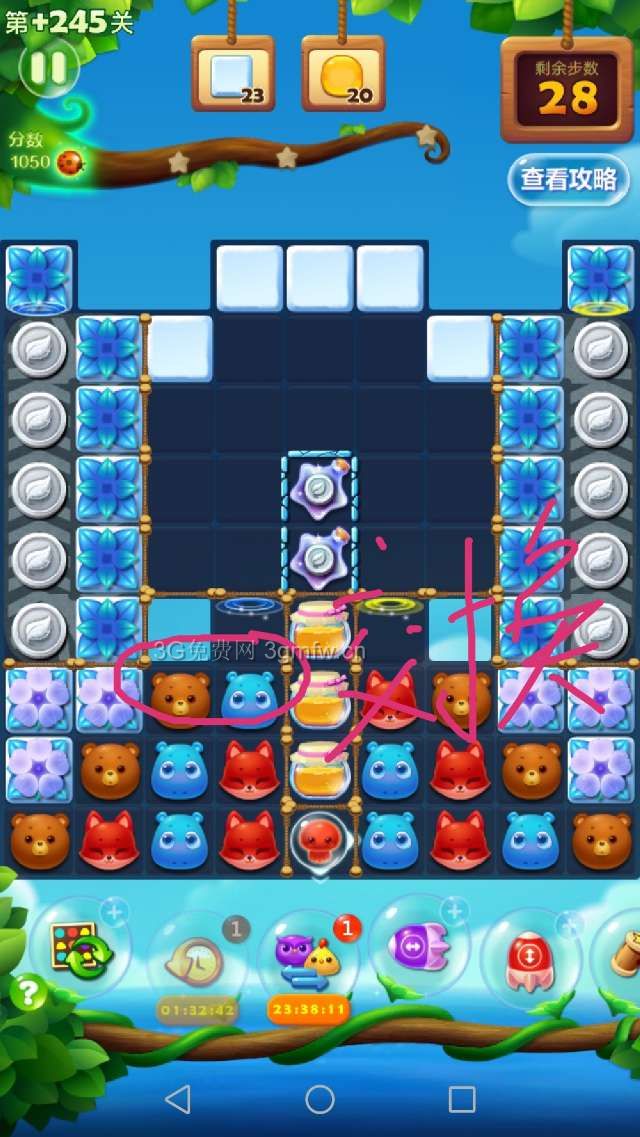
Task: Open help via the green question mark
Action: (30, 993)
